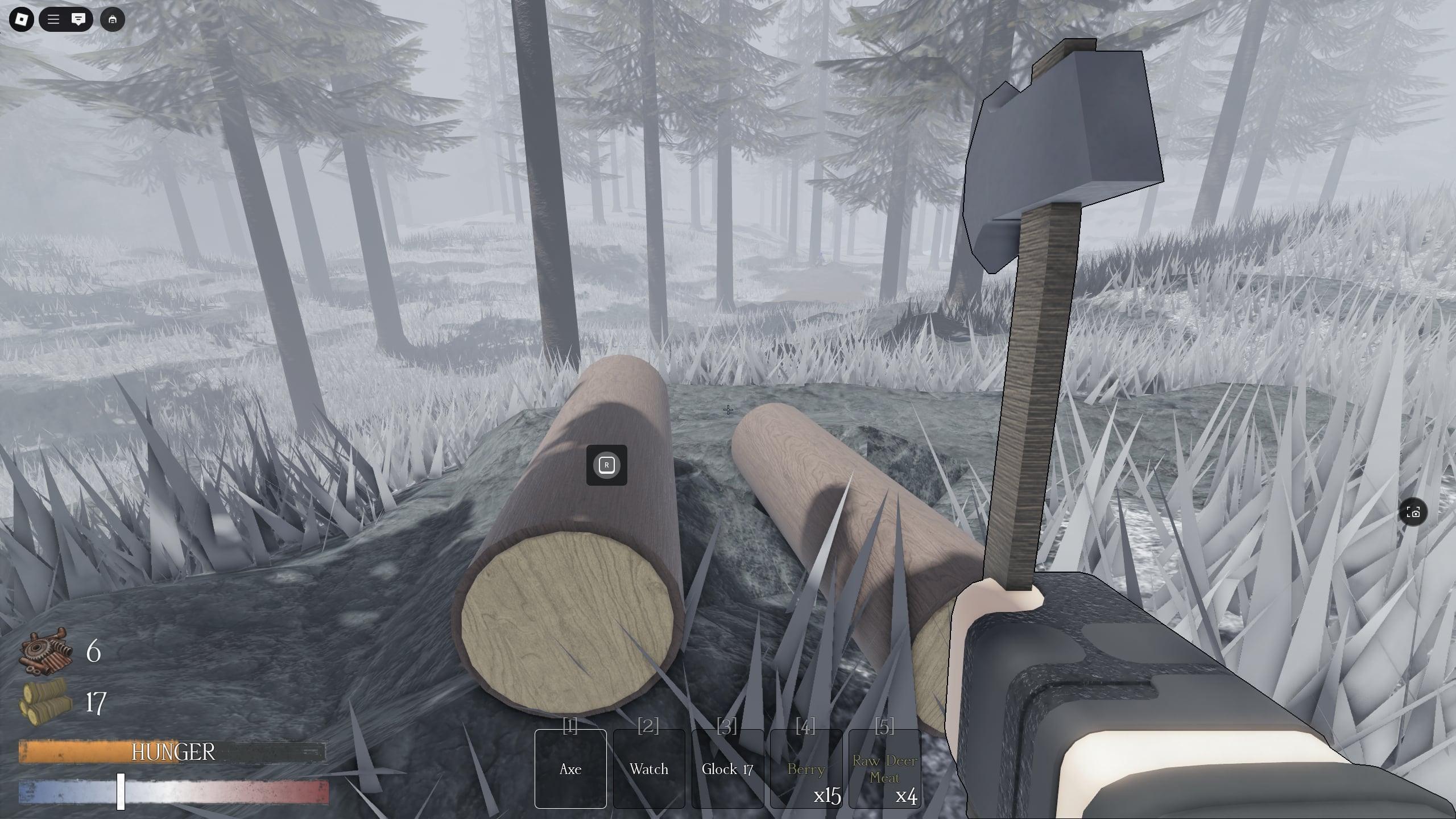Click the wood logs resource counter icon
Viewport: 1456px width, 819px height.
pos(46,704)
